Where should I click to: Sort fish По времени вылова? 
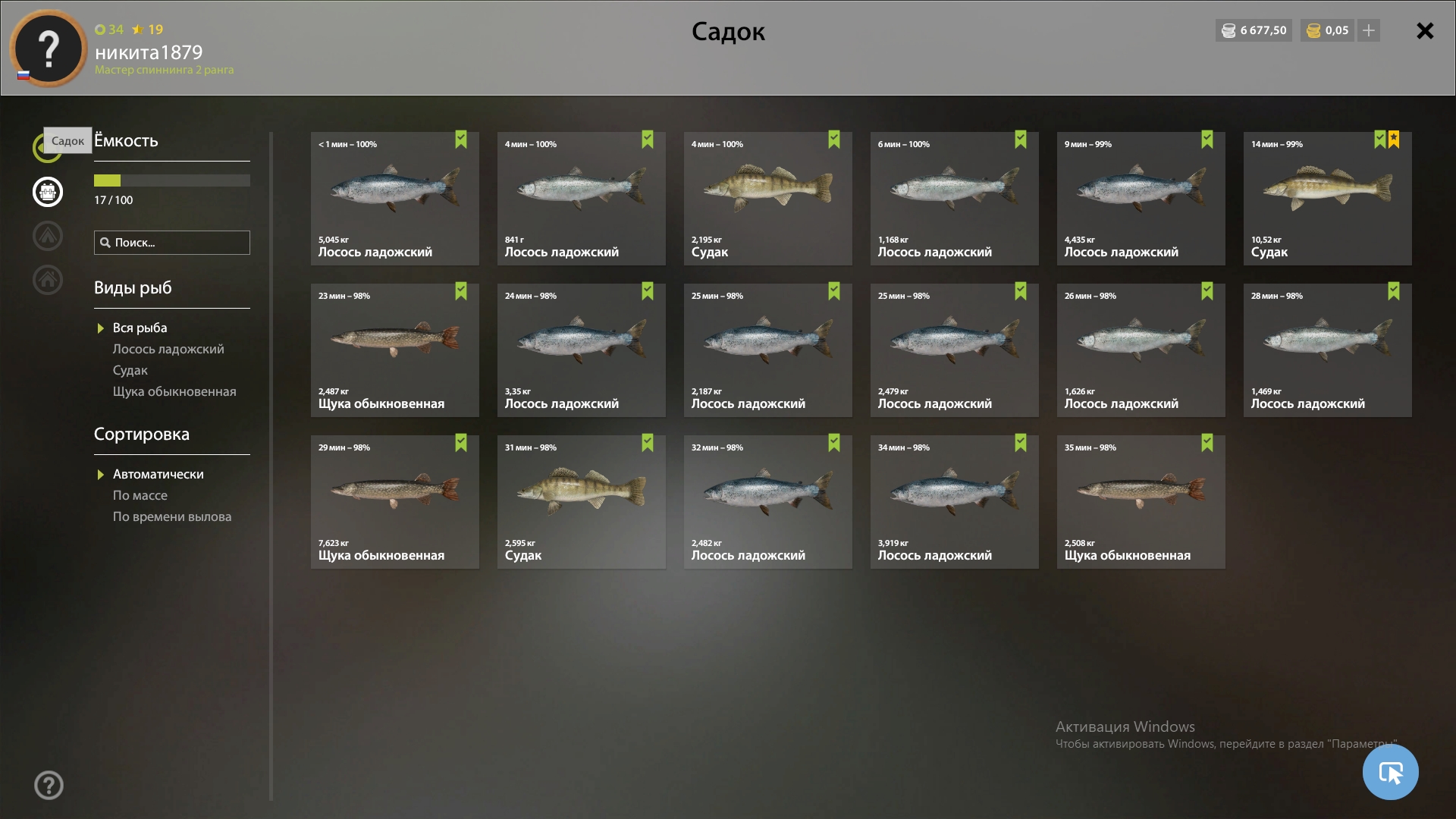point(172,516)
